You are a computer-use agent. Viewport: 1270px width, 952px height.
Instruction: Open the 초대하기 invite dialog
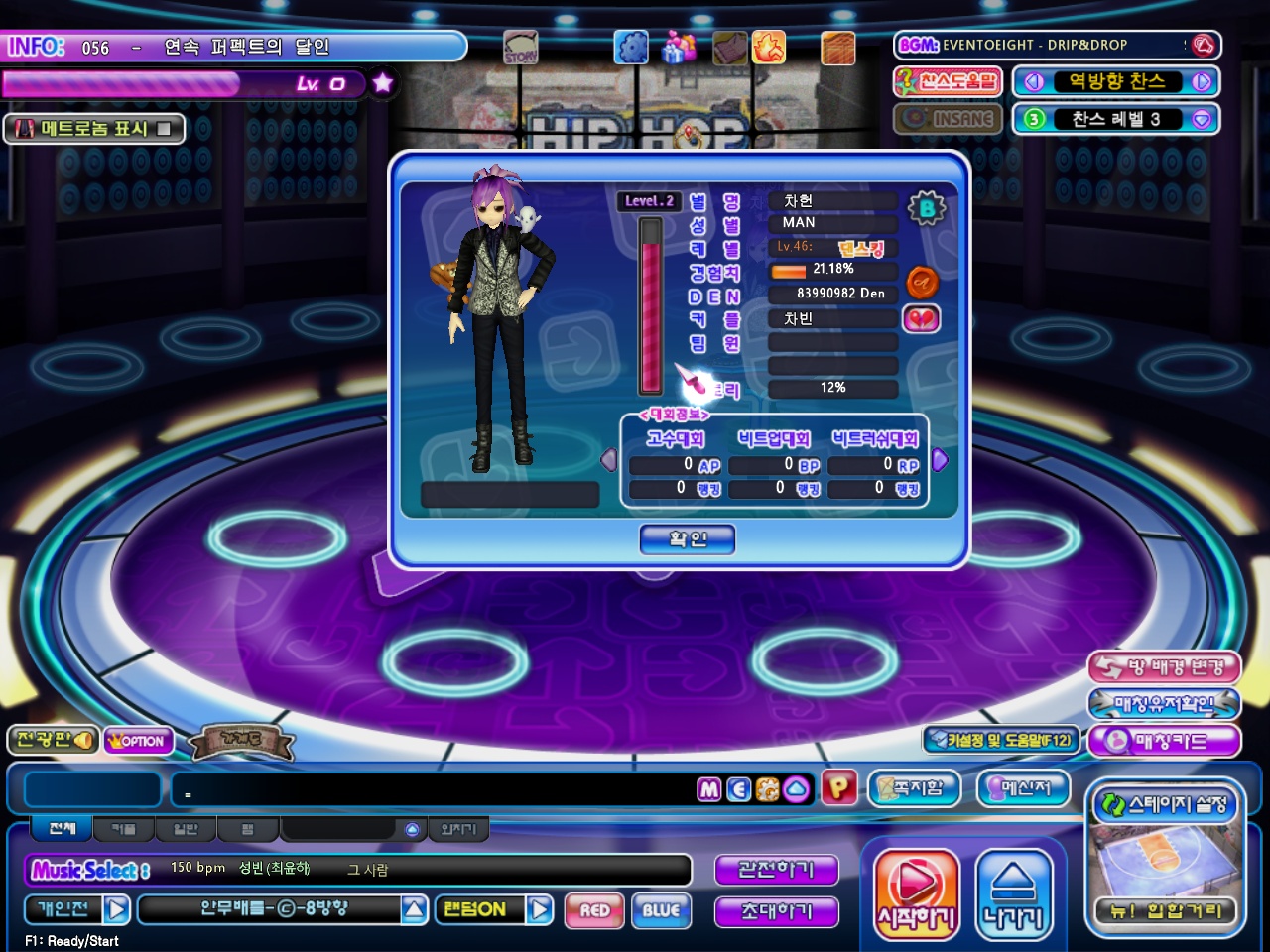pos(776,911)
